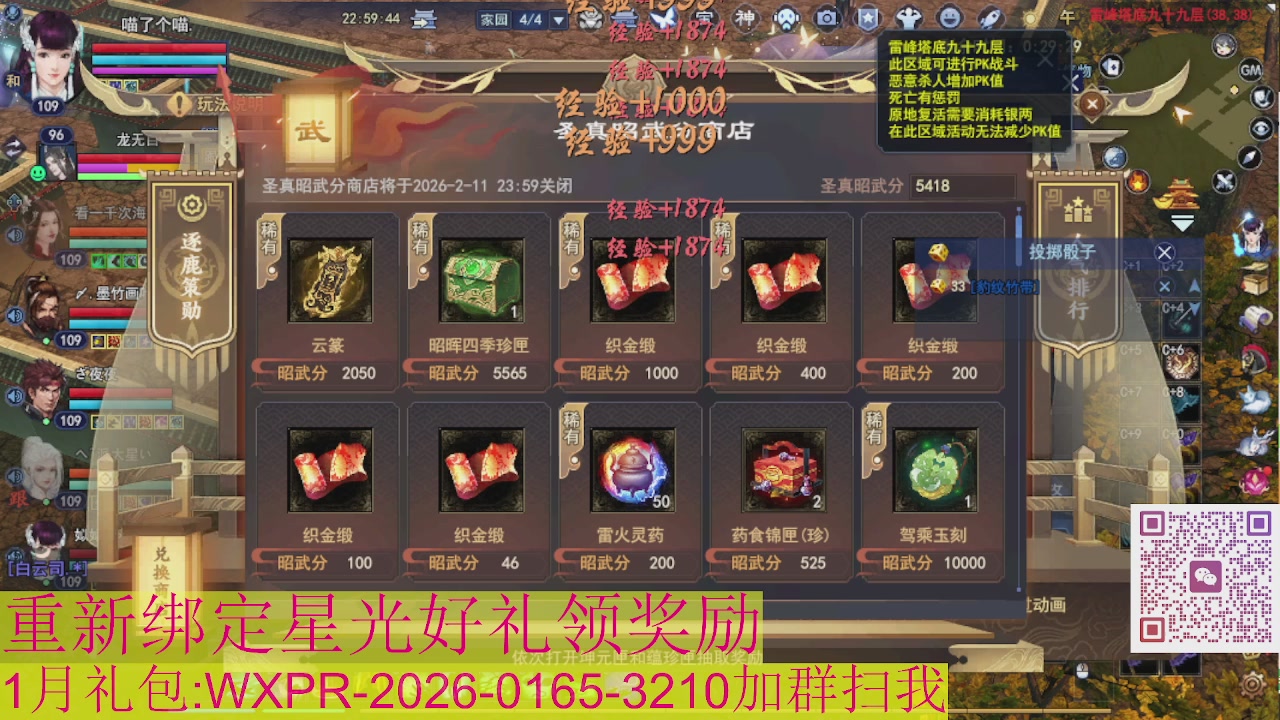Open the mask icon in the top toolbar
This screenshot has width=1280, height=720.
(x=785, y=17)
